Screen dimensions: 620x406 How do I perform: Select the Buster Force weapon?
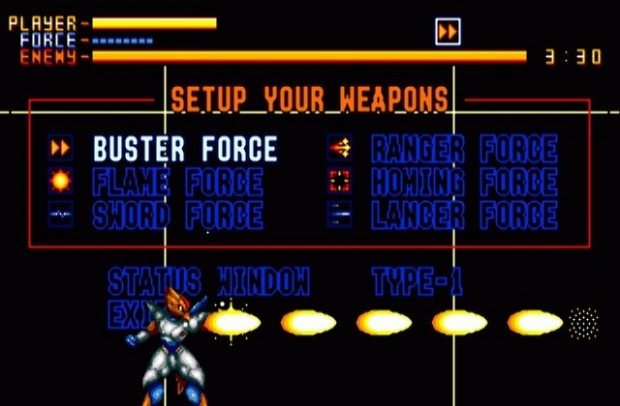[185, 149]
